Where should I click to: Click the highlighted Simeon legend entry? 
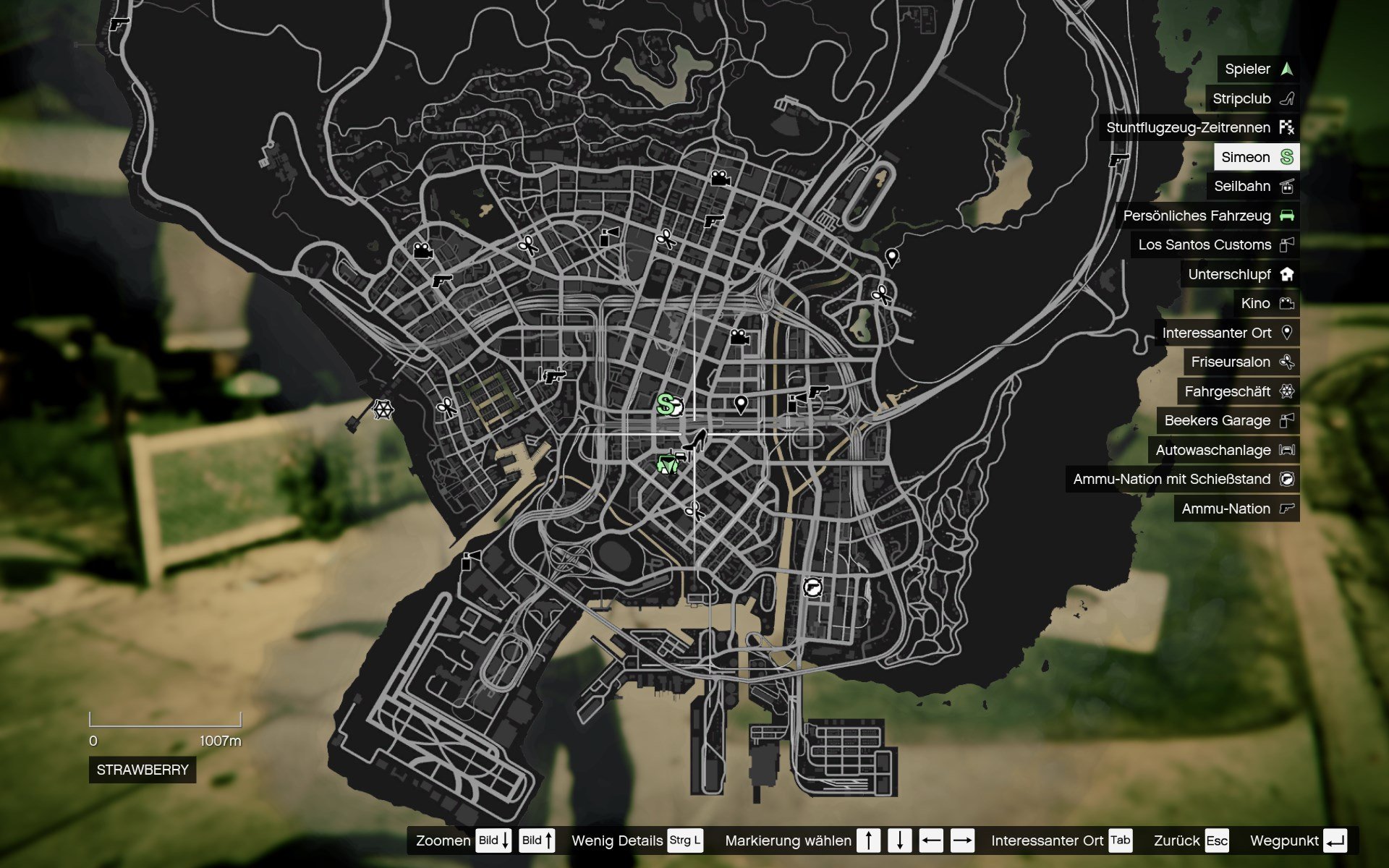coord(1256,157)
